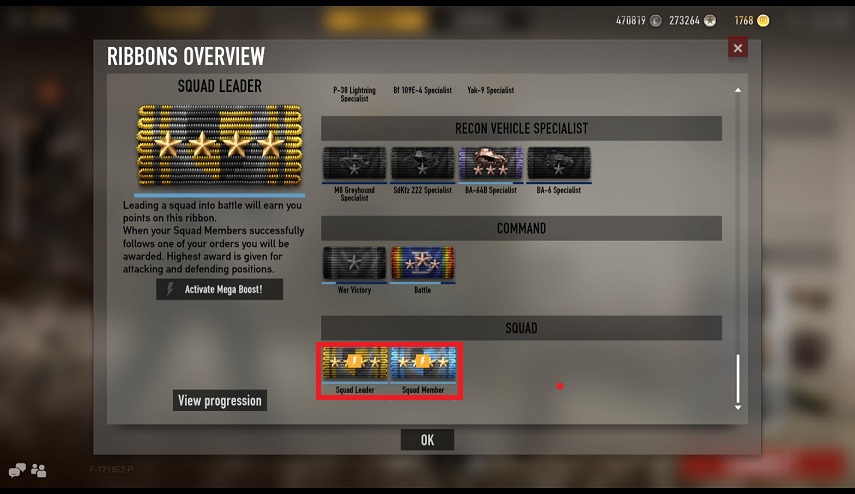Viewport: 855px width, 494px height.
Task: Click the gold coin currency icon
Action: (x=763, y=20)
